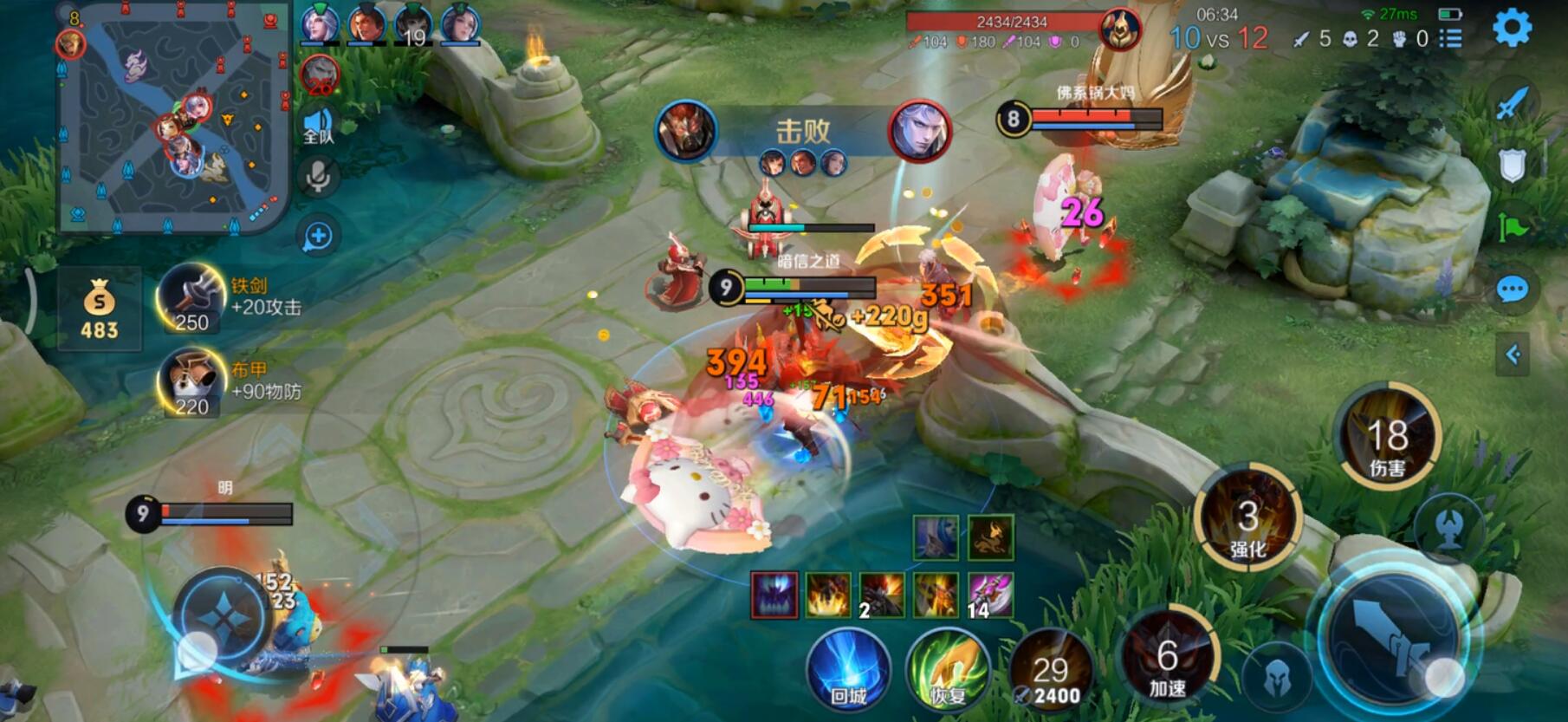Viewport: 1568px width, 722px height.
Task: Cast the 加速 speed skill
Action: tap(1167, 659)
